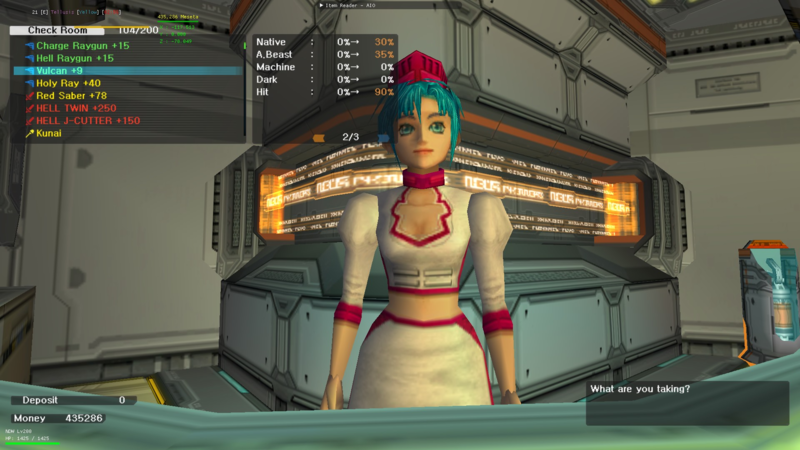Select Holy Ray +40 item row
The image size is (800, 450).
pos(72,83)
